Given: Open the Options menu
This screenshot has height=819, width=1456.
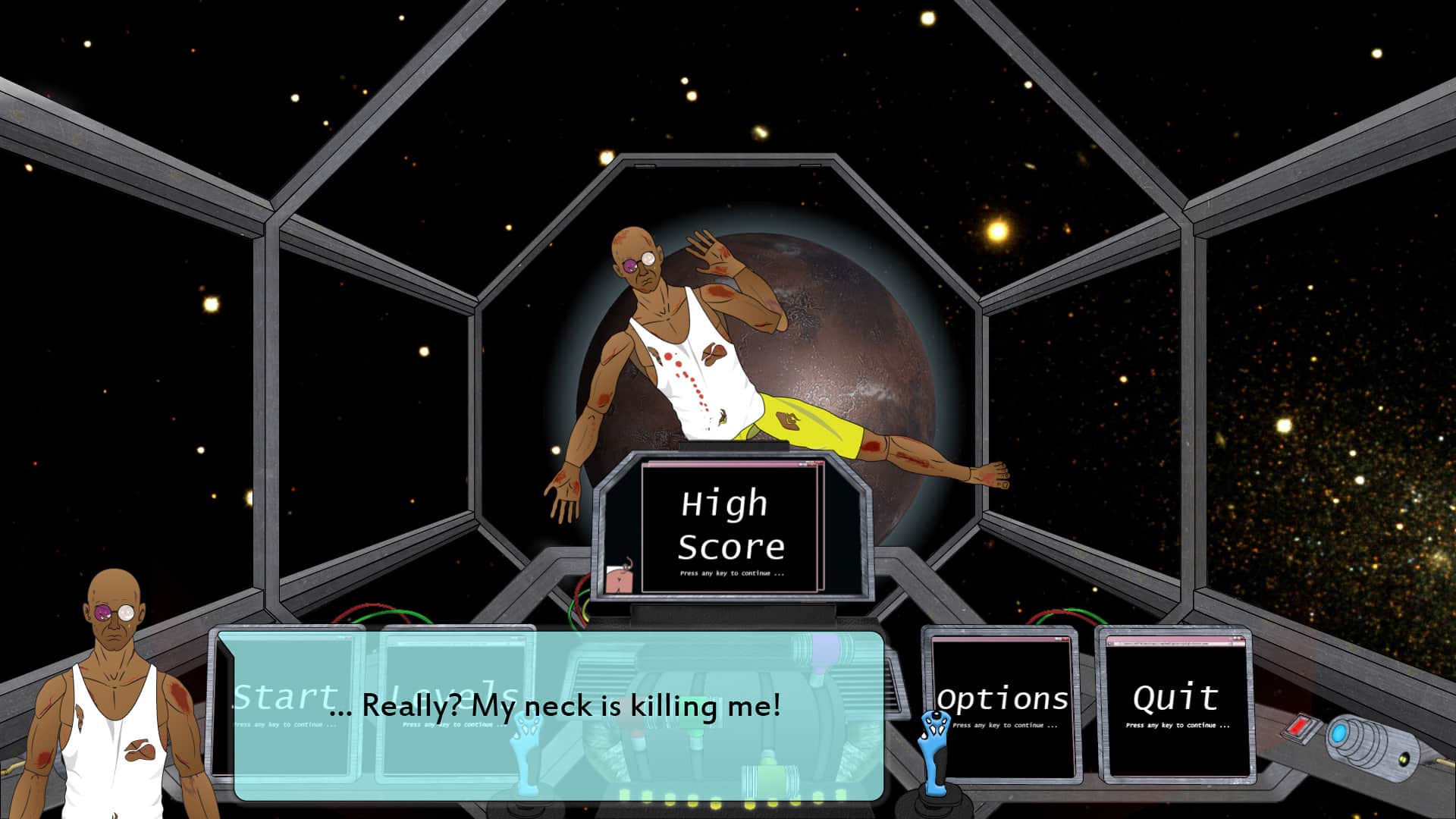Looking at the screenshot, I should tap(1002, 701).
